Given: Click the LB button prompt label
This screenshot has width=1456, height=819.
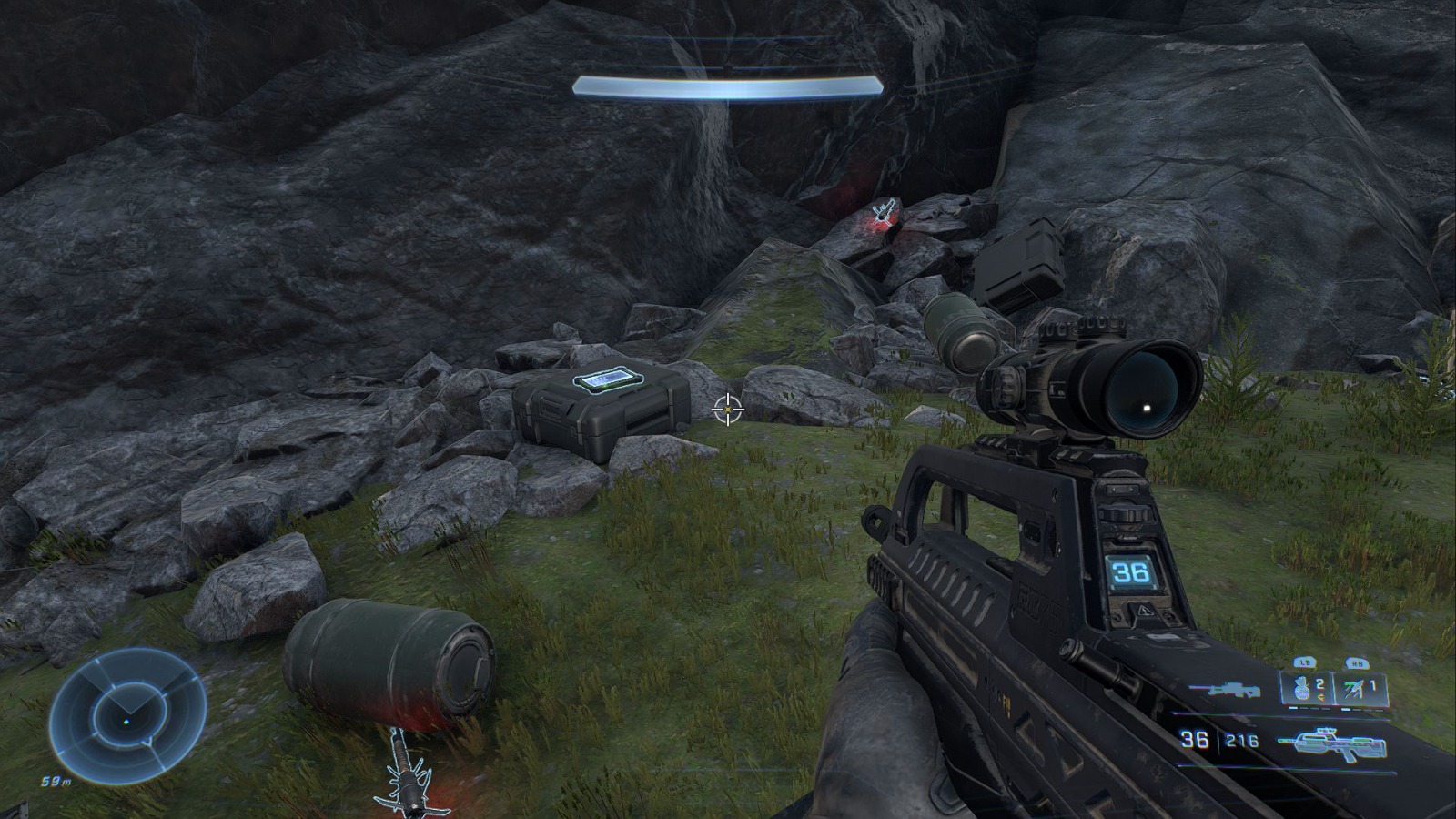Looking at the screenshot, I should point(1303,661).
